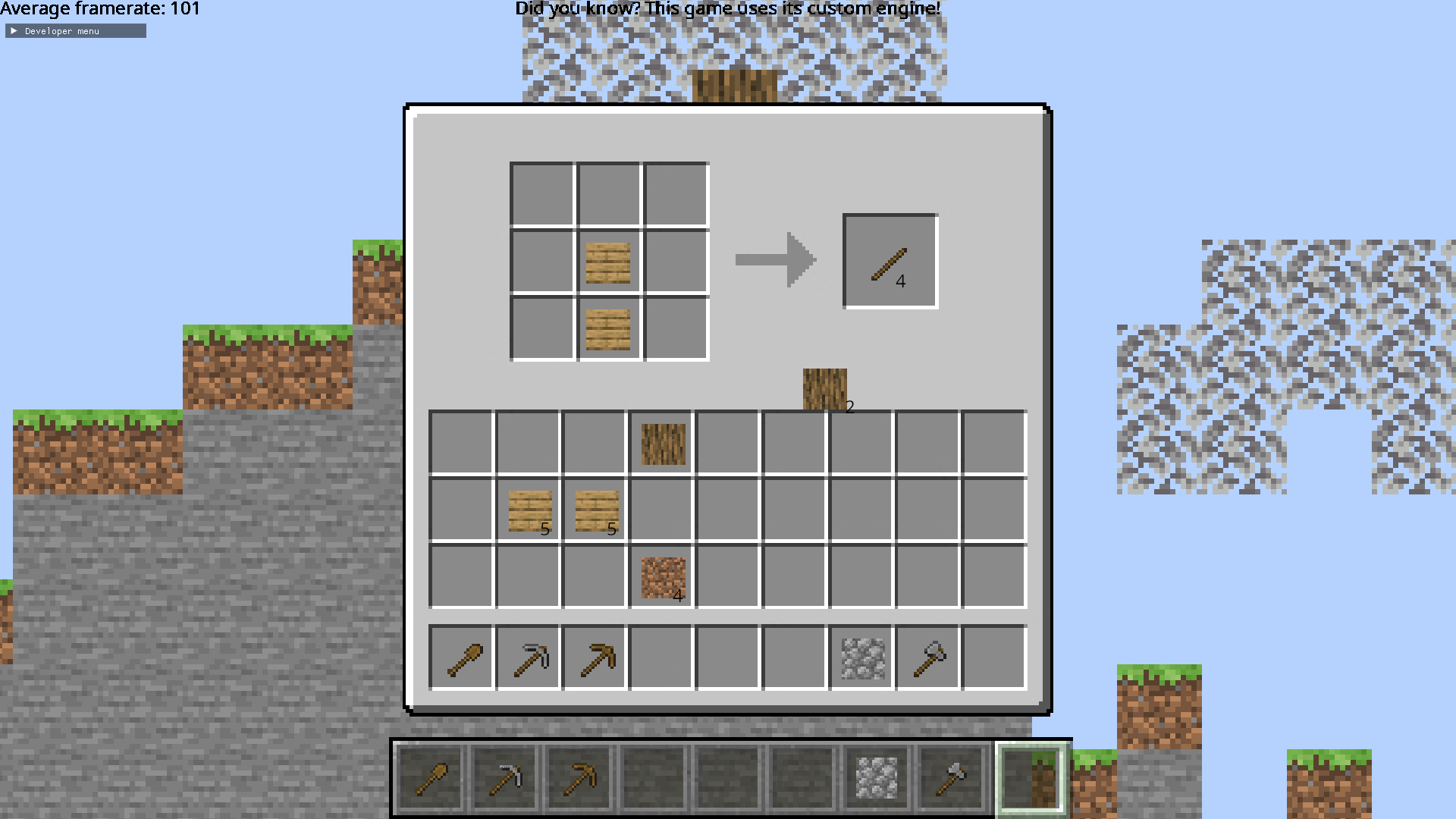Collect the 4 crafted sticks from the output slot
The height and width of the screenshot is (819, 1456).
click(887, 260)
